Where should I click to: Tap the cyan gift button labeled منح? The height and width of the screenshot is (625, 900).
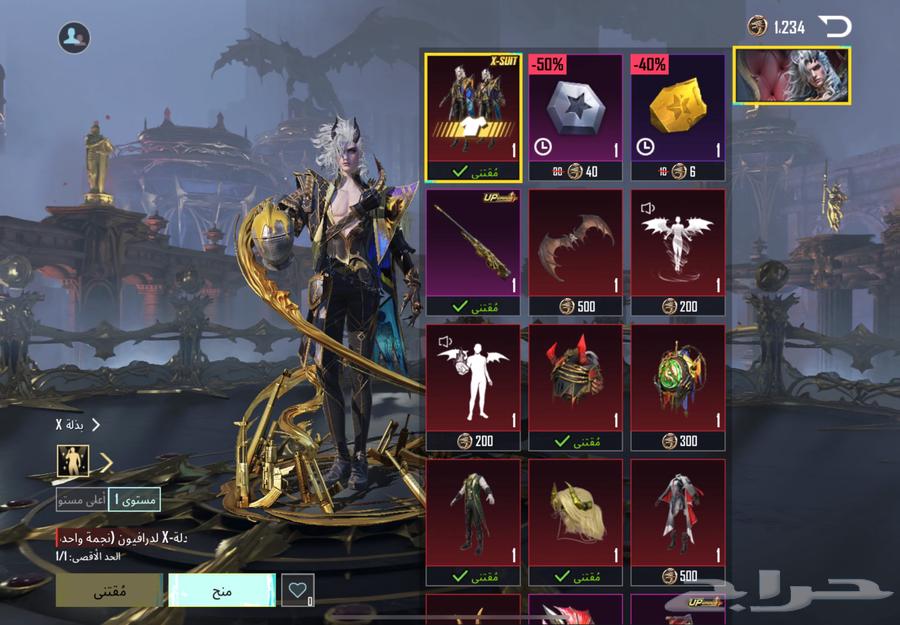tap(221, 591)
